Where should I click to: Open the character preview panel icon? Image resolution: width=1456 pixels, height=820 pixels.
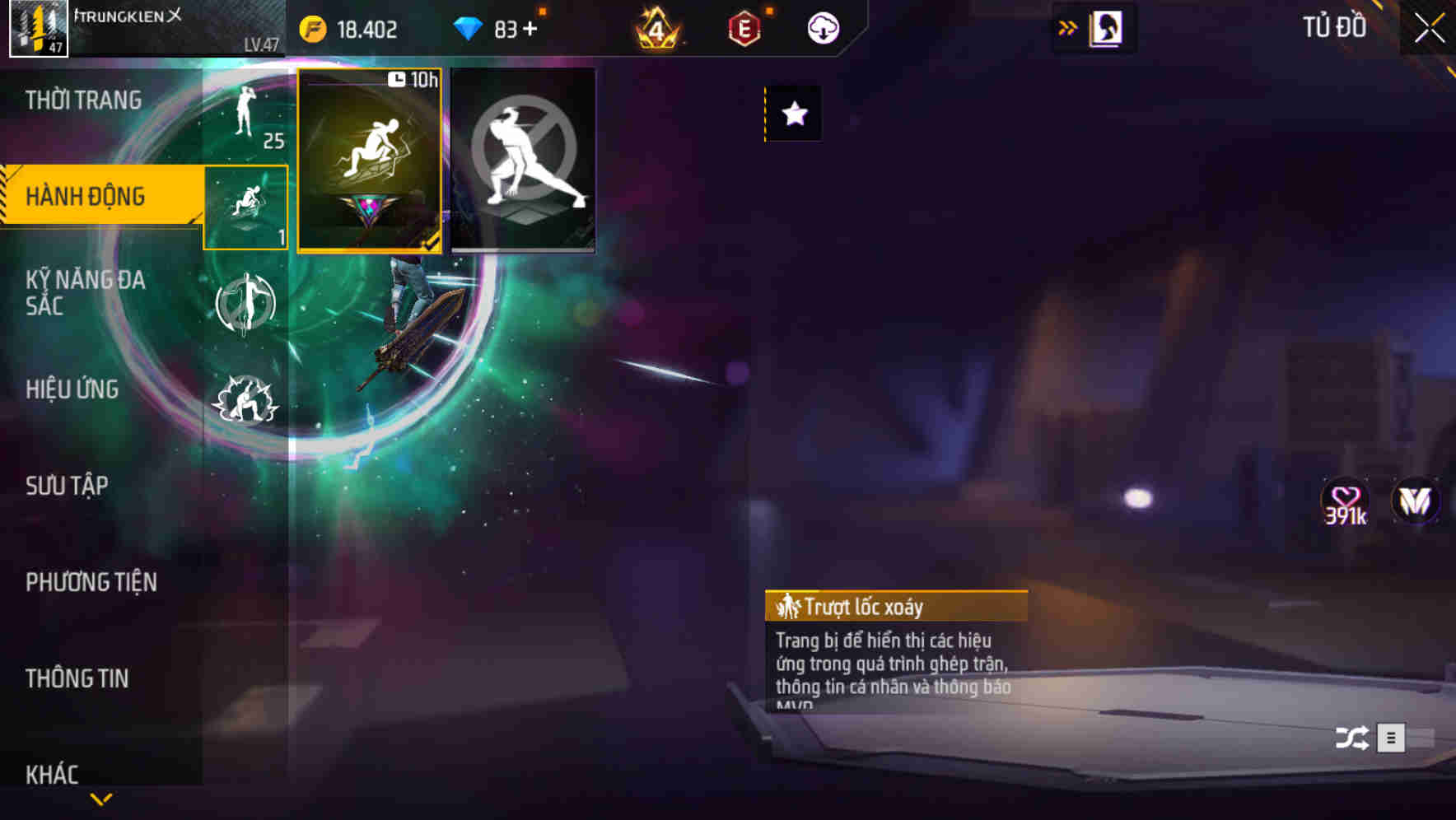pos(1106,27)
